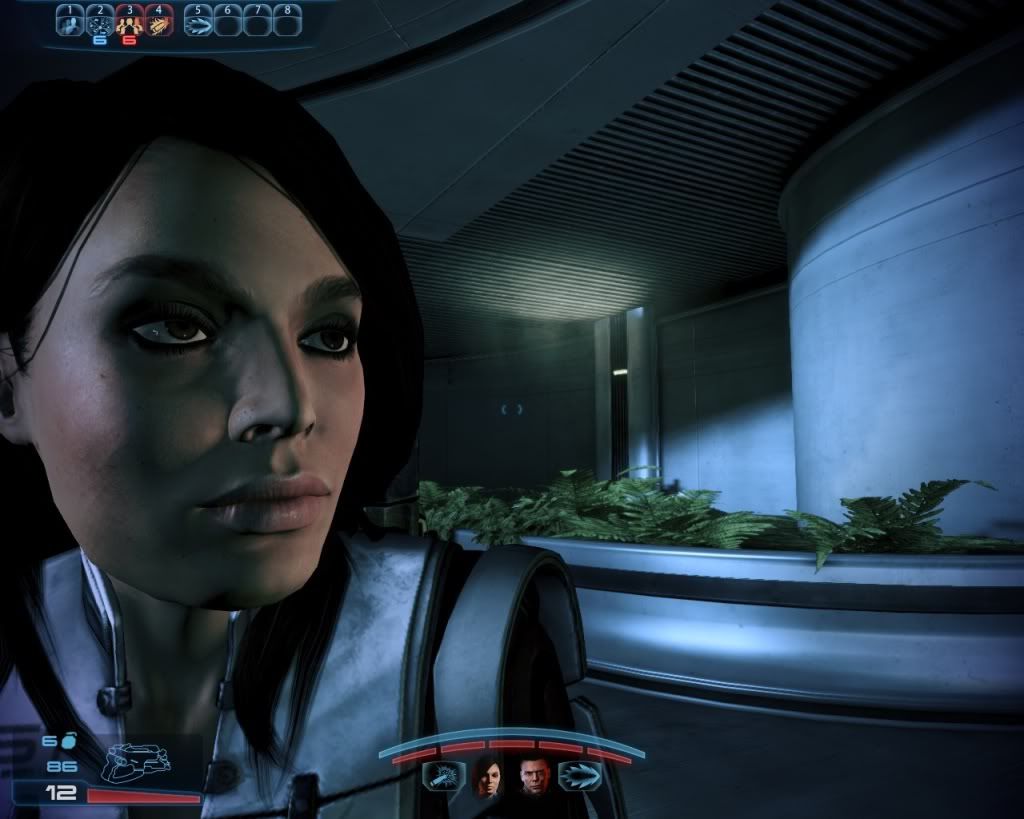Click the equipped pistol weapon icon
The height and width of the screenshot is (819, 1024).
138,763
